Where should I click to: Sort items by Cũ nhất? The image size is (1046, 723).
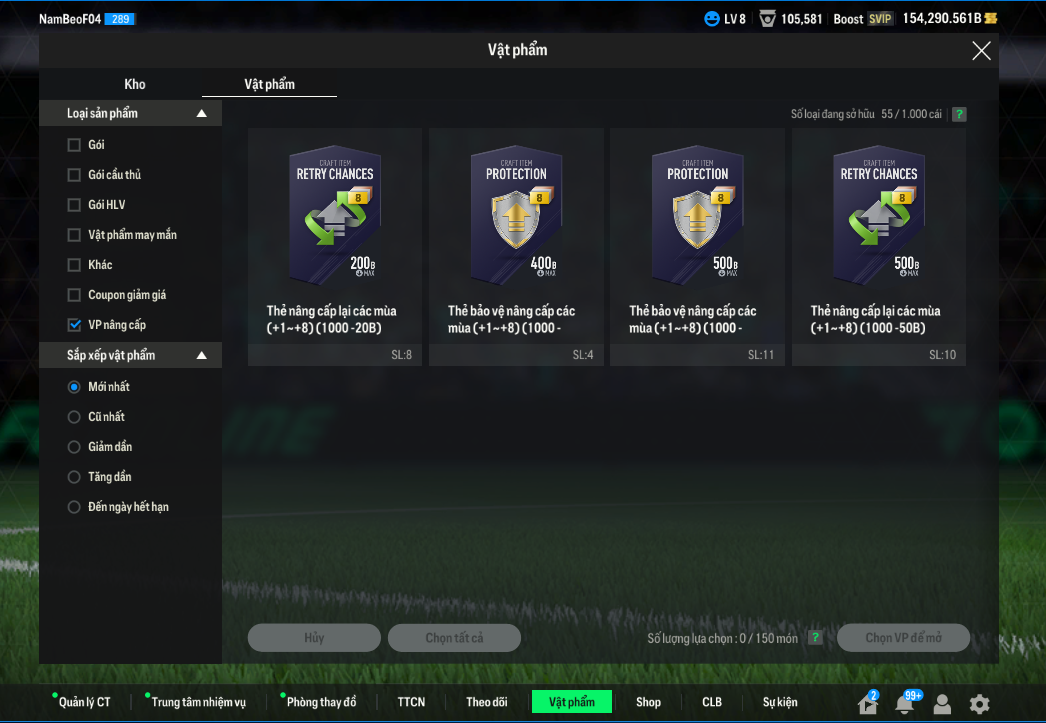(x=74, y=417)
